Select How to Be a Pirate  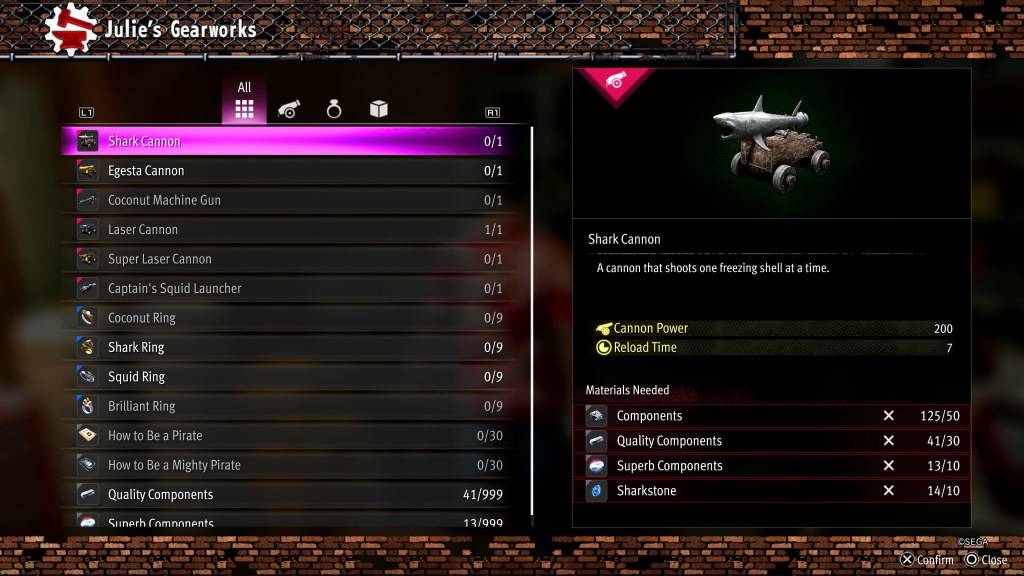point(290,436)
